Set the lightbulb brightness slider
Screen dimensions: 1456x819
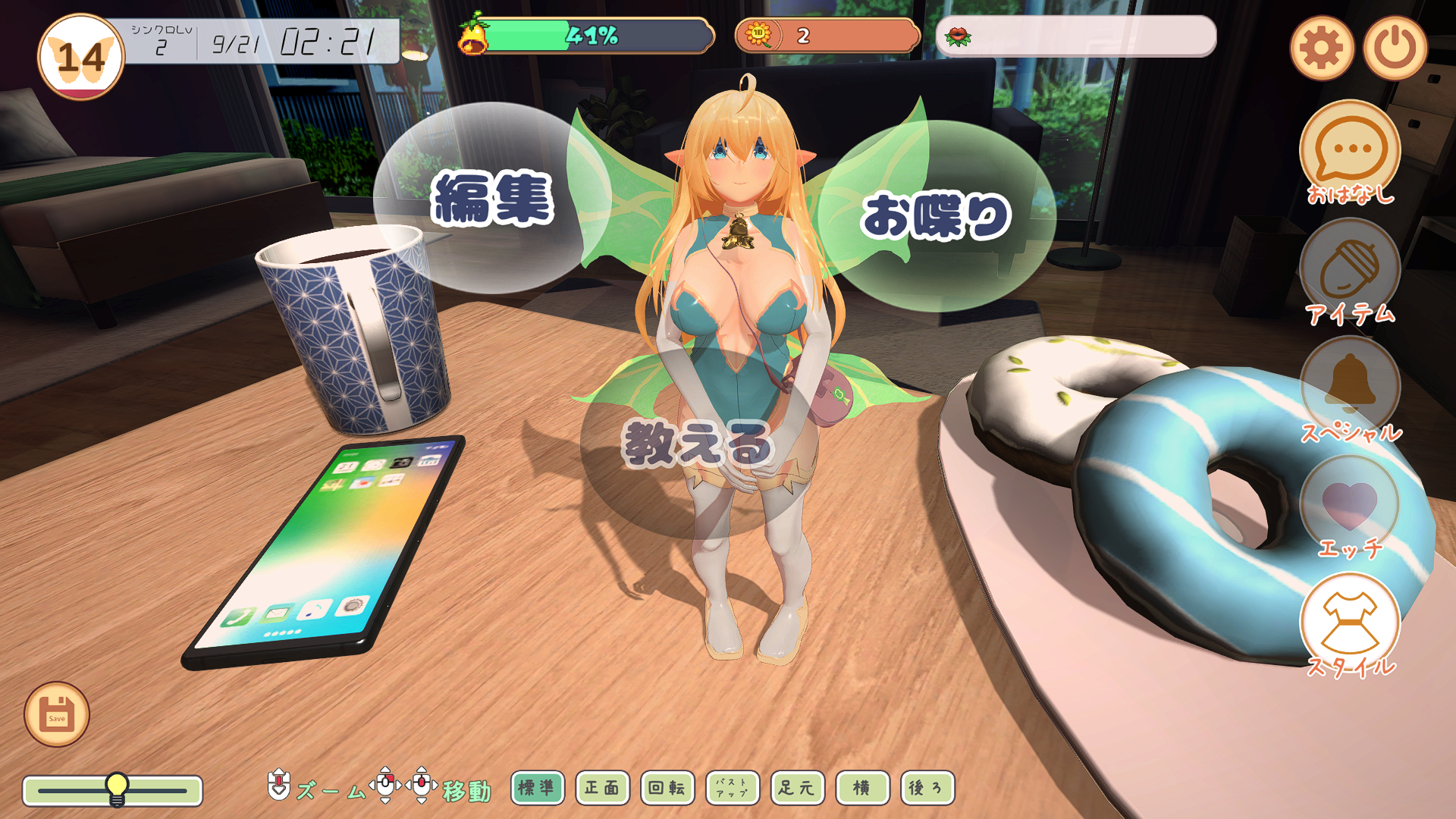click(x=117, y=790)
